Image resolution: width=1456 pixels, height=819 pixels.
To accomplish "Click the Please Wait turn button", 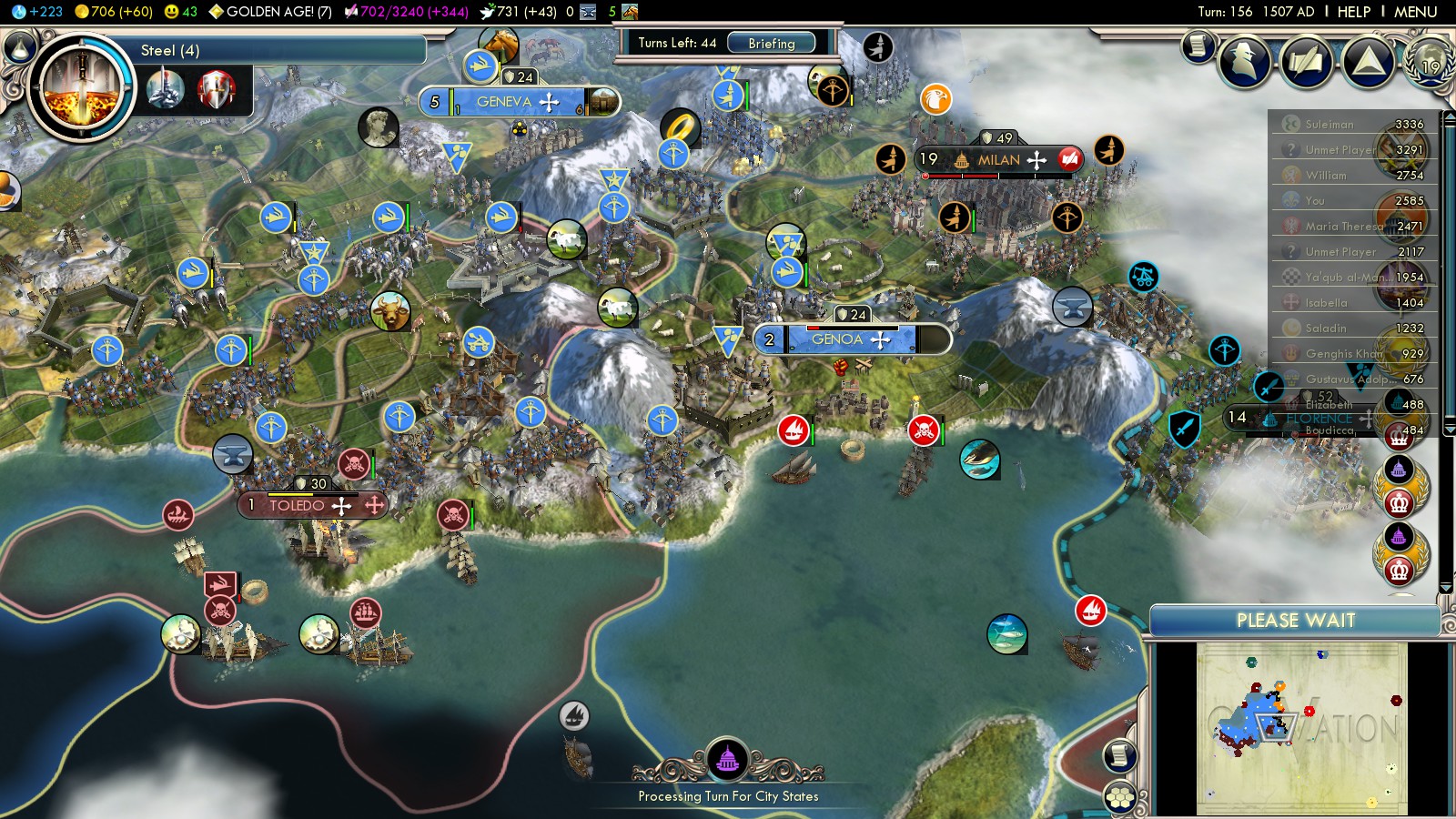I will point(1295,621).
